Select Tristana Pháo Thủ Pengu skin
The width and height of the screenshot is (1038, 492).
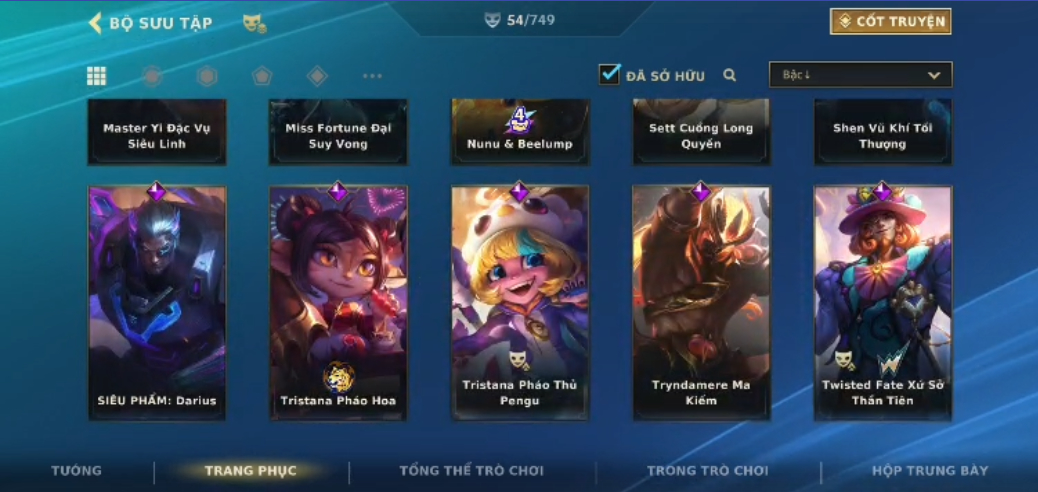pos(520,302)
